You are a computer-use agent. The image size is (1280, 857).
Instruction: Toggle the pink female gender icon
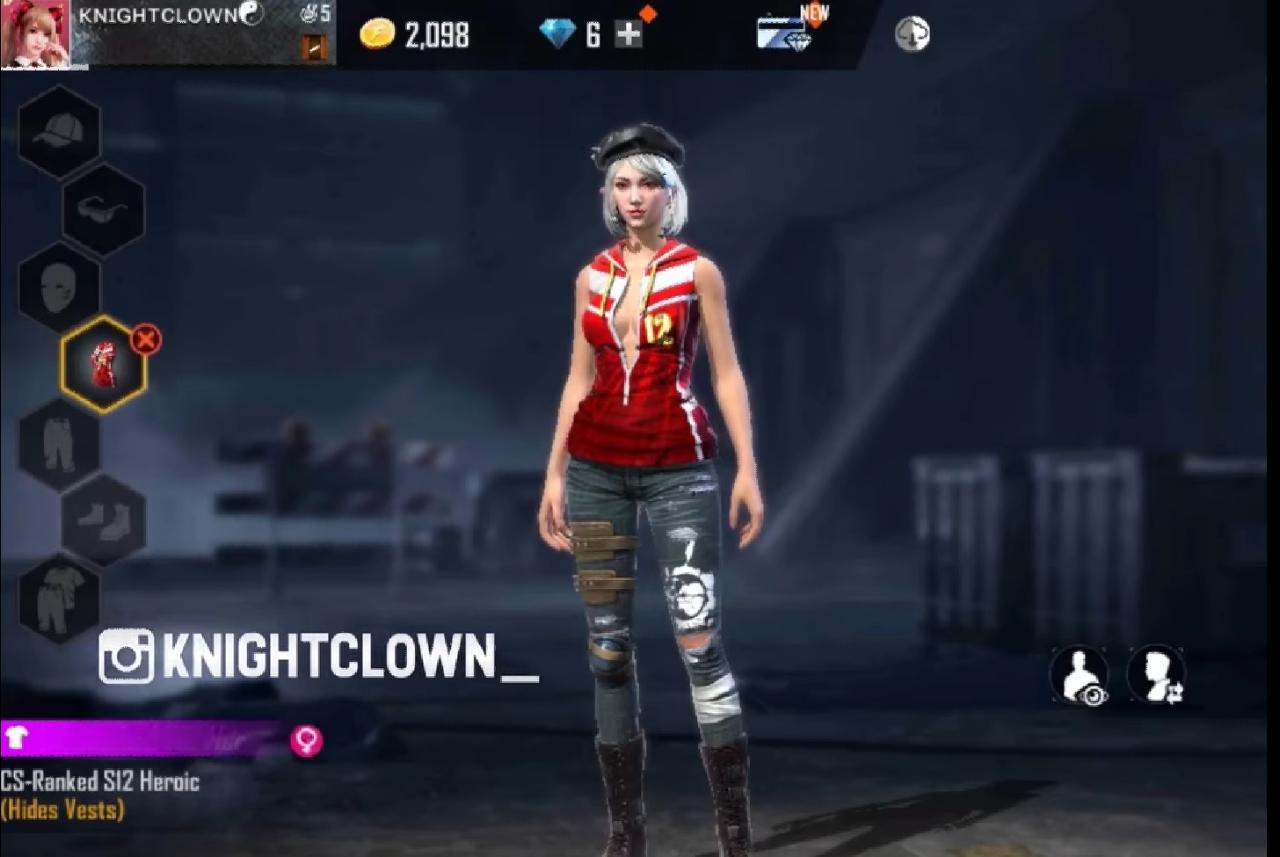pyautogui.click(x=306, y=740)
